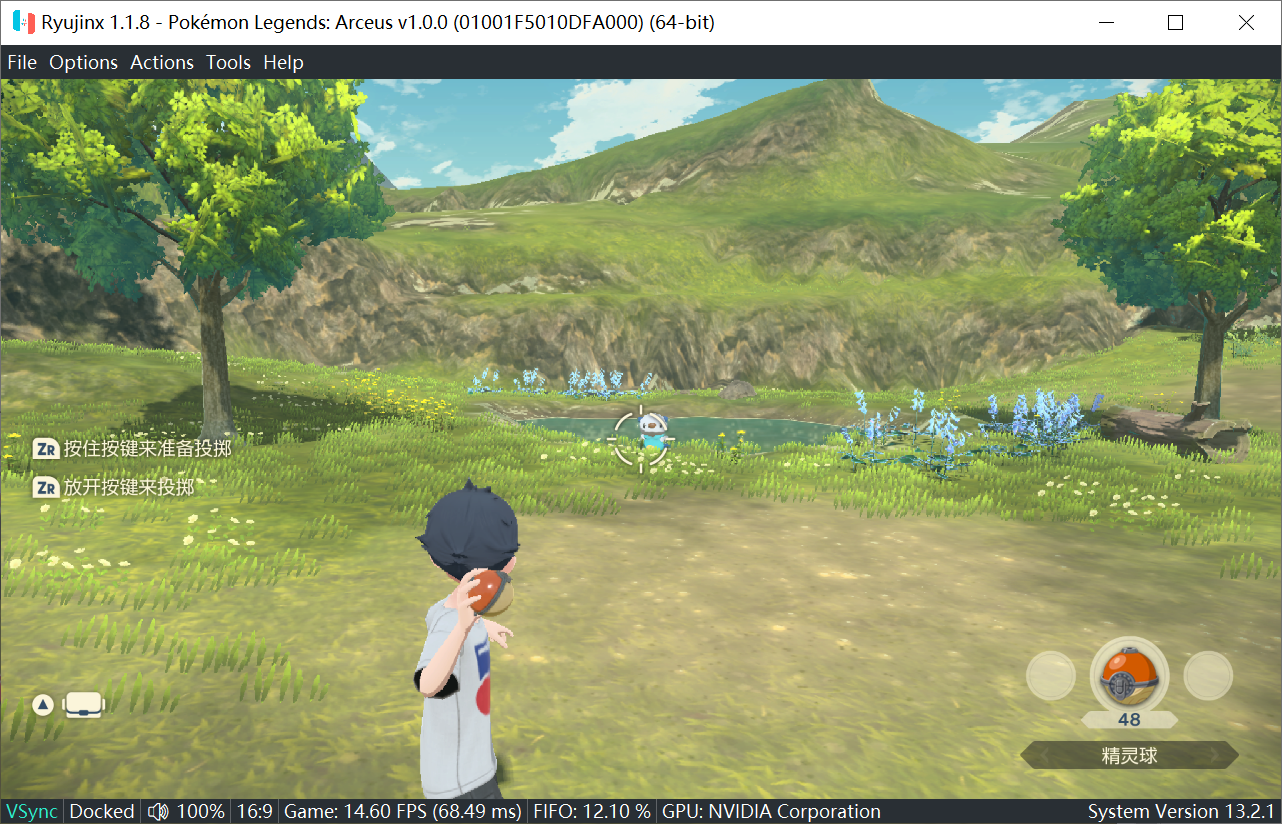The height and width of the screenshot is (824, 1282).
Task: Open the Help menu
Action: point(283,62)
